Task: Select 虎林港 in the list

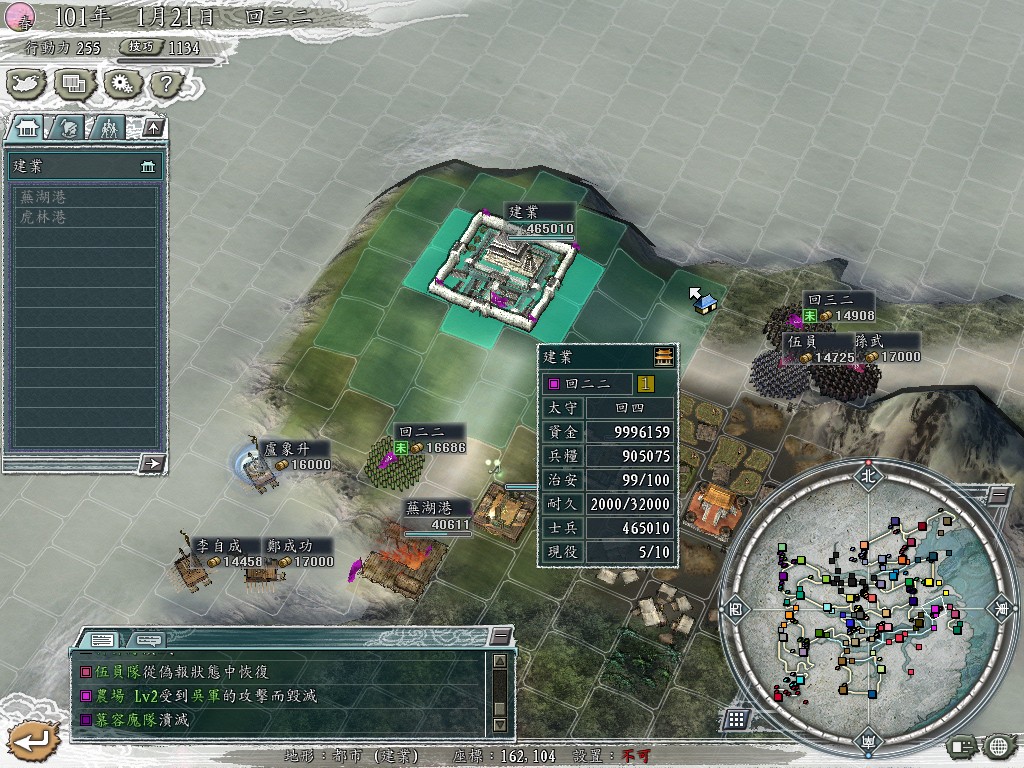Action: coord(45,216)
